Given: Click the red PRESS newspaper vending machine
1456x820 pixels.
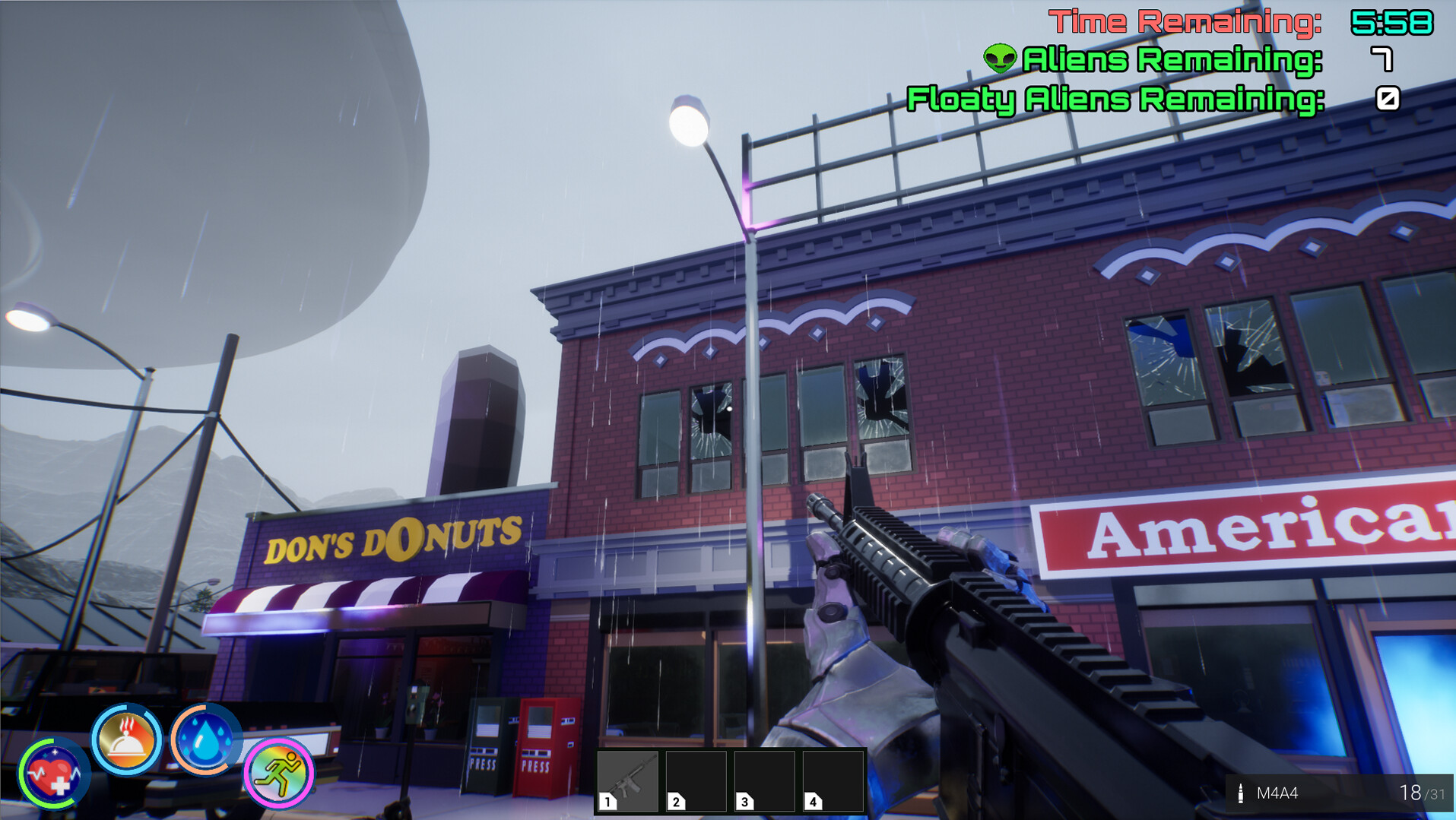Looking at the screenshot, I should (541, 749).
